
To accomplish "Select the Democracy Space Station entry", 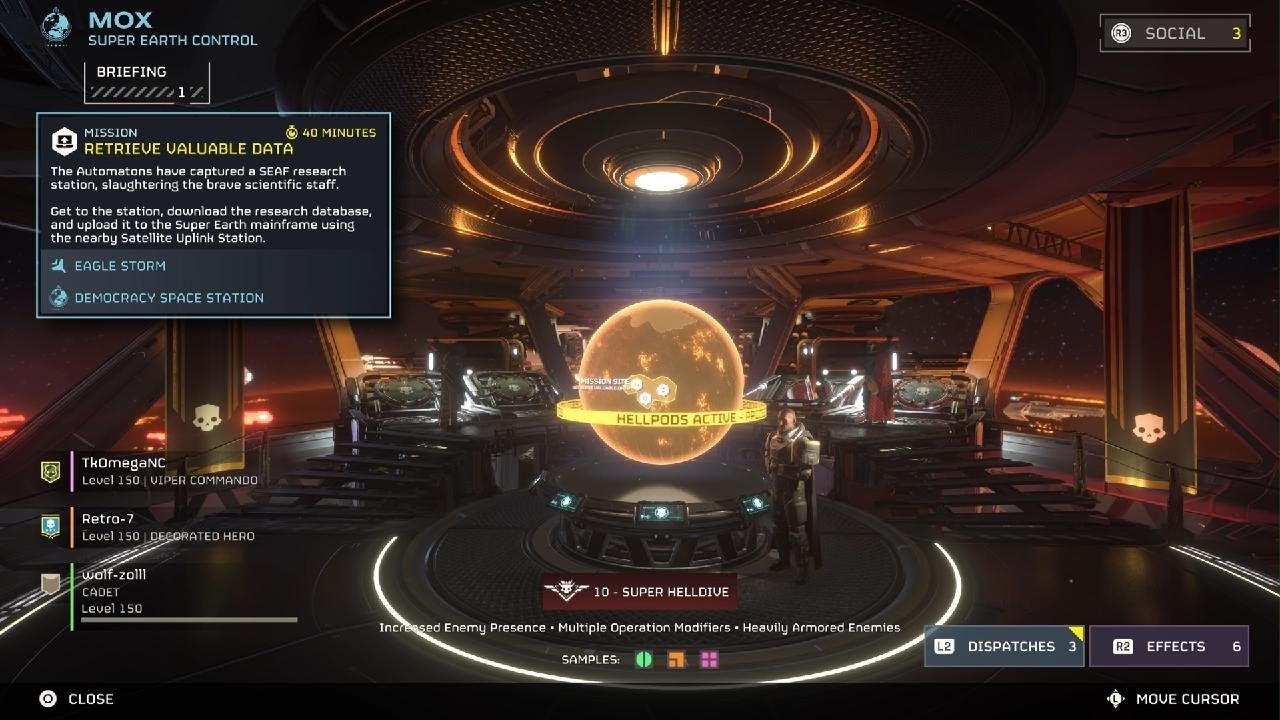I will (168, 298).
